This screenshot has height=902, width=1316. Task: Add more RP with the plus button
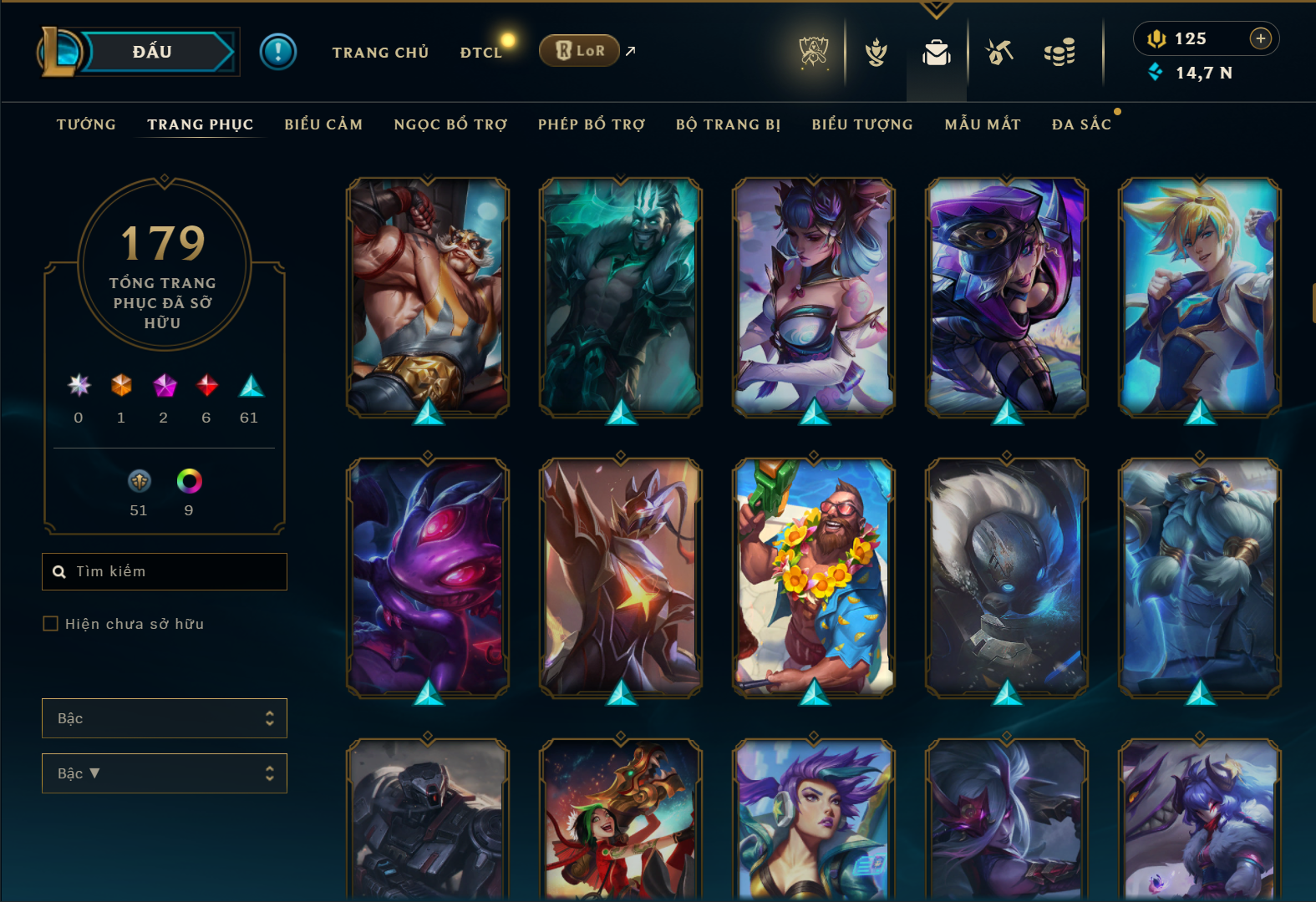click(1260, 38)
